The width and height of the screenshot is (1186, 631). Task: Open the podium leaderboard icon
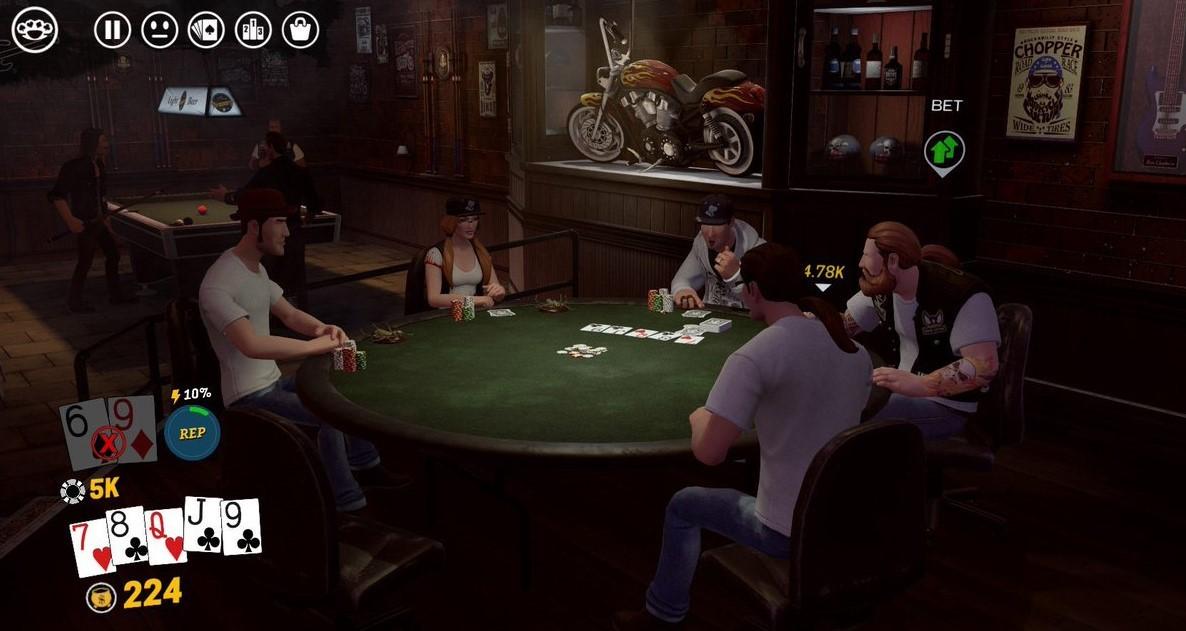point(253,29)
